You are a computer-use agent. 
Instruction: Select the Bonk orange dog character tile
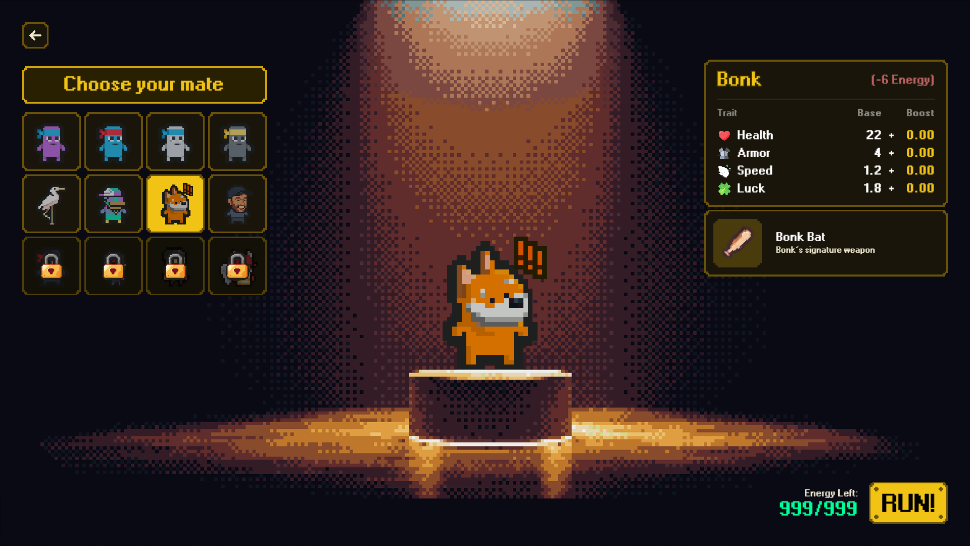tap(175, 204)
